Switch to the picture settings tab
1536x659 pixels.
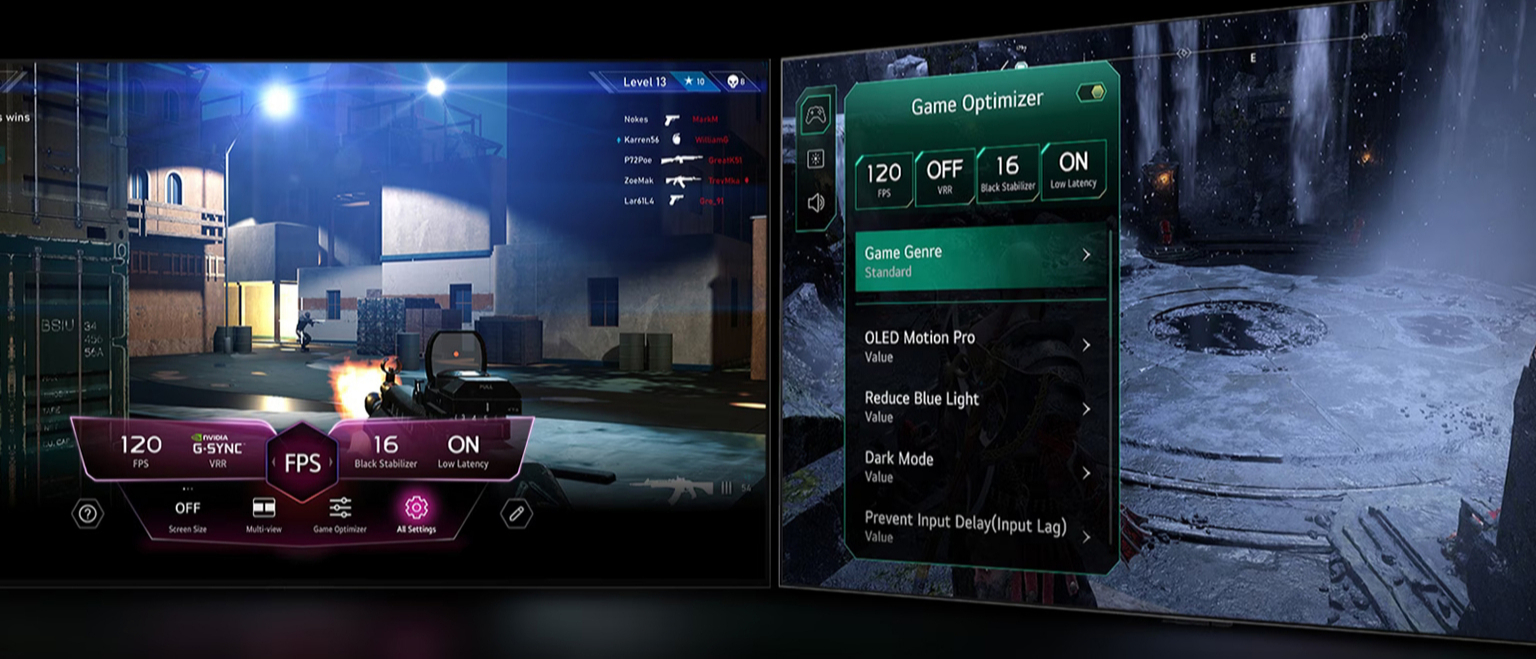coord(816,159)
